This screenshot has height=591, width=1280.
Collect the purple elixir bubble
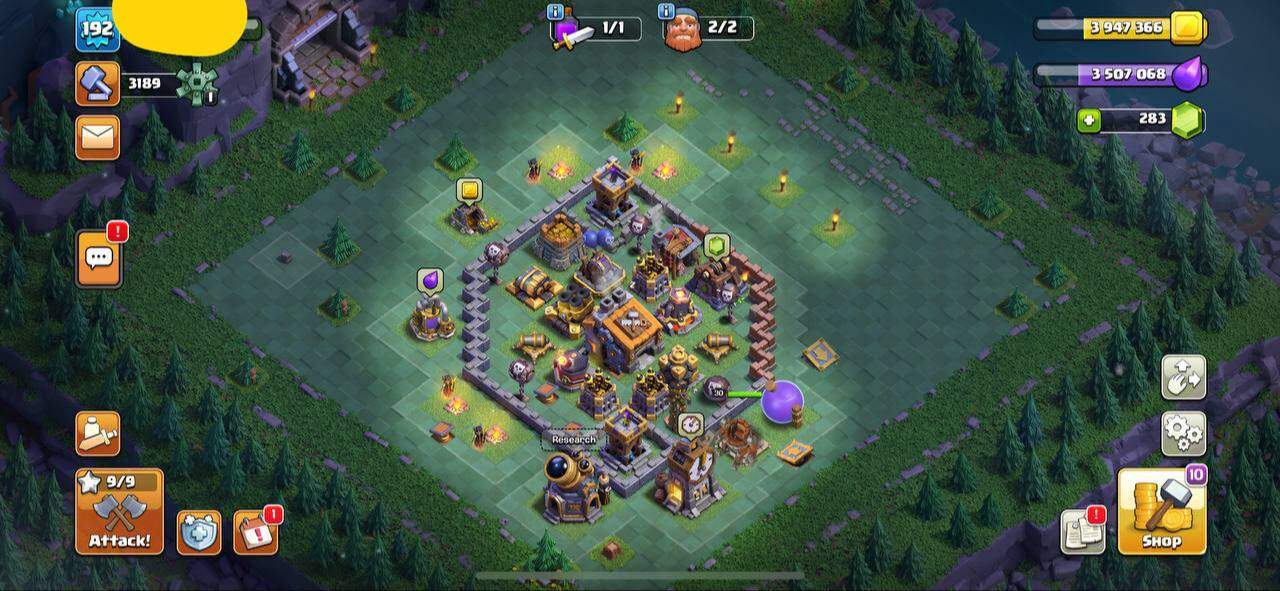pyautogui.click(x=430, y=281)
